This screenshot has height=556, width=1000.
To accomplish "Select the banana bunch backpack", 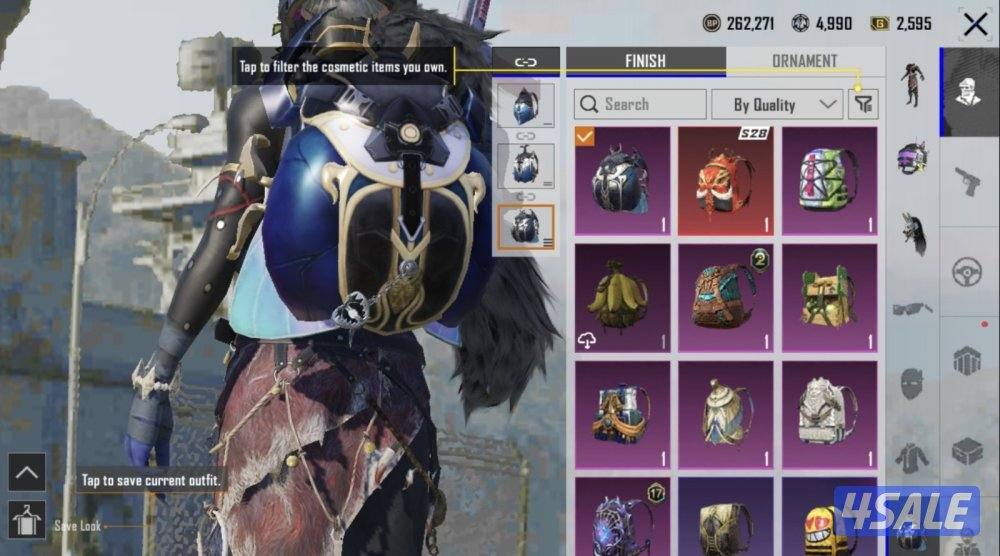I will 621,297.
